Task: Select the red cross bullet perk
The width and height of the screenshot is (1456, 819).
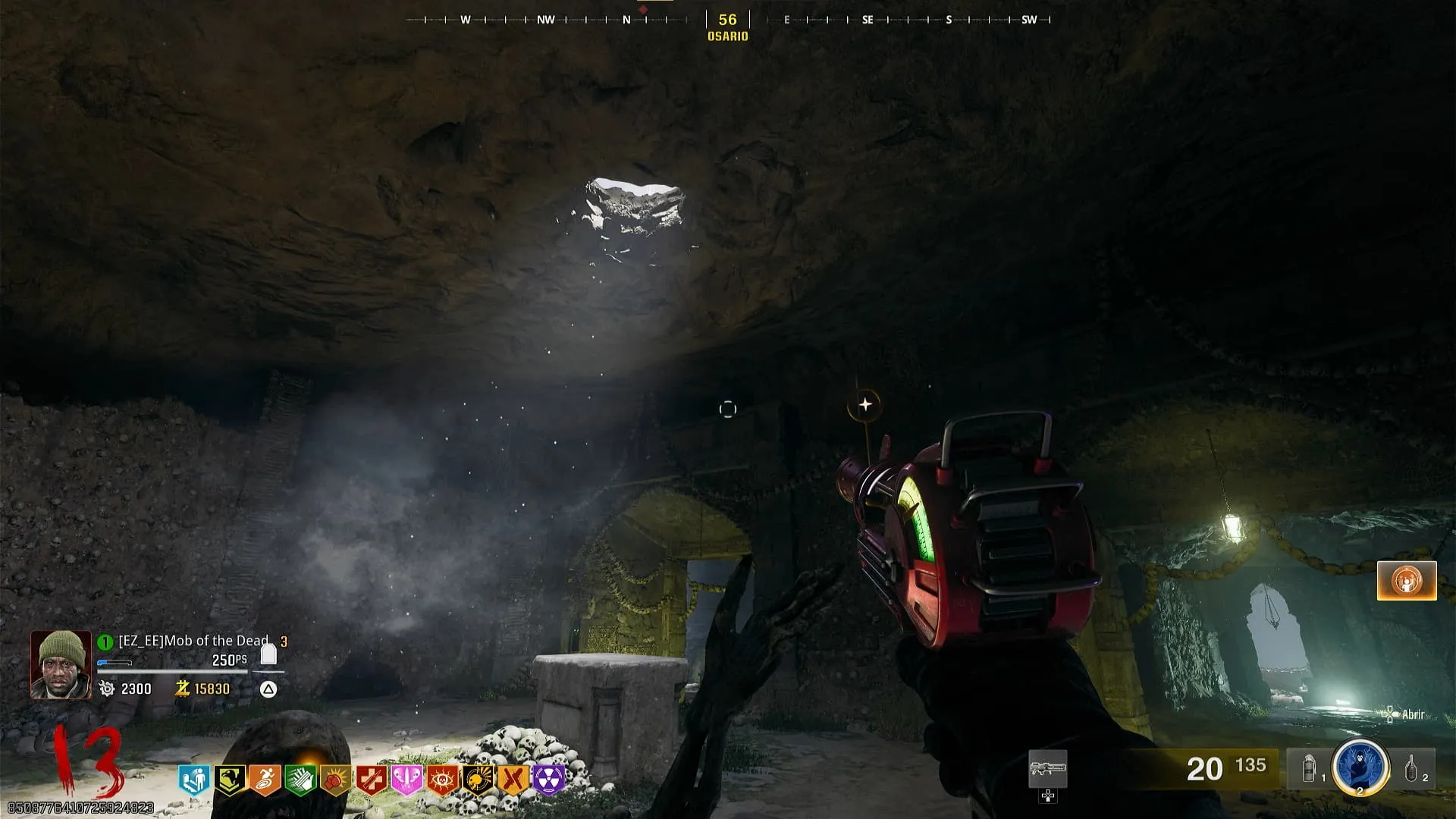Action: [371, 779]
